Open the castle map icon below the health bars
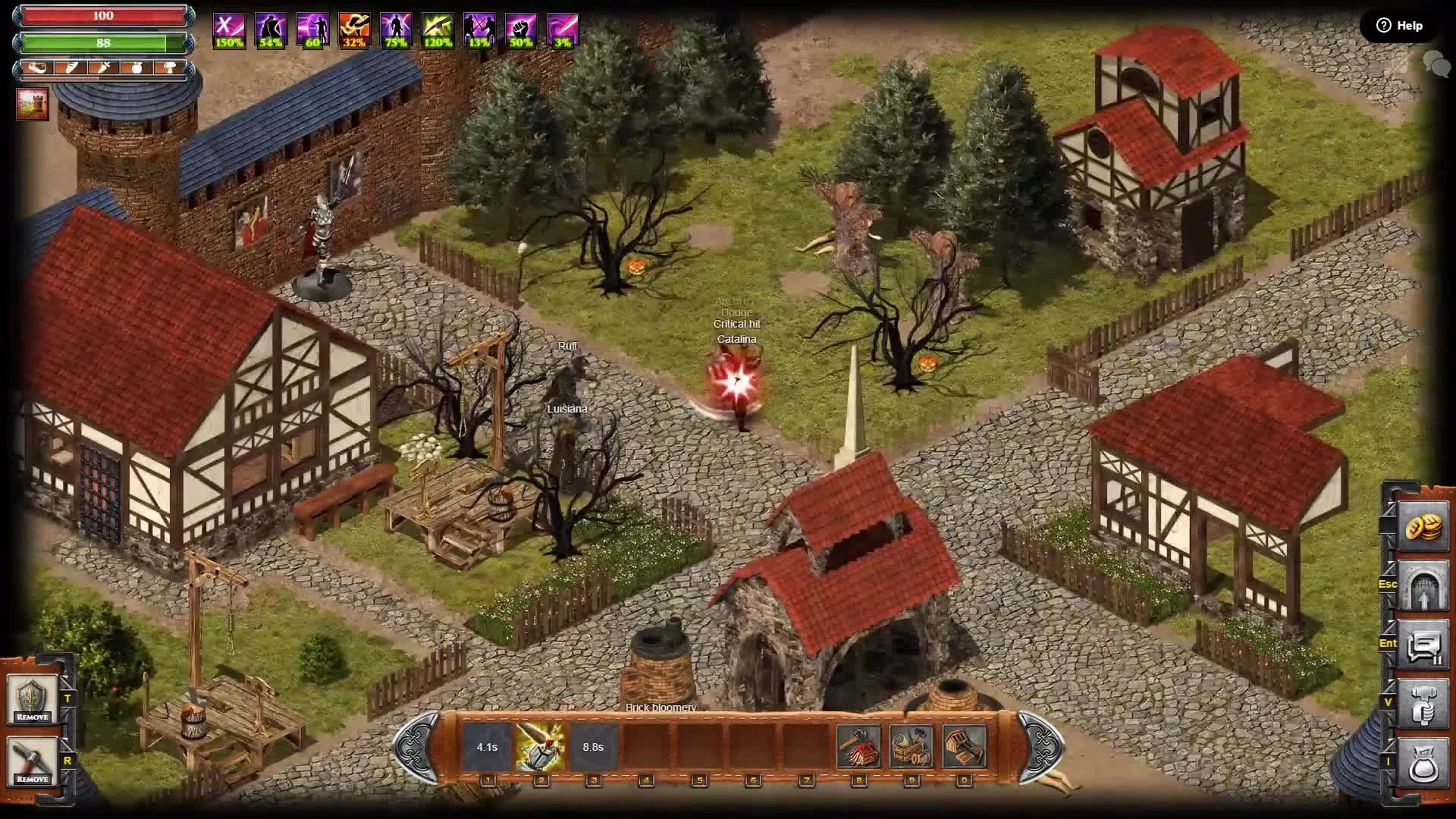 [32, 104]
